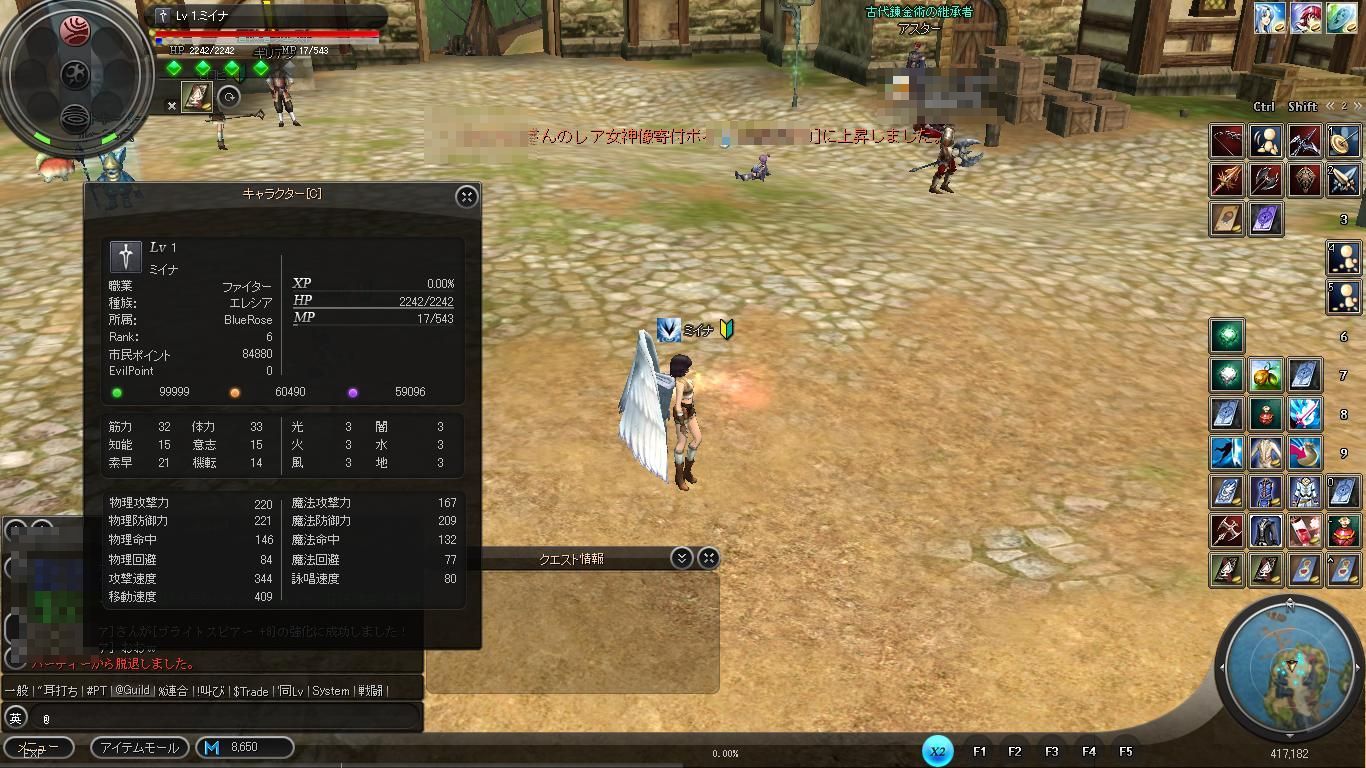
Task: Click the circular minimap
Action: tap(1288, 666)
